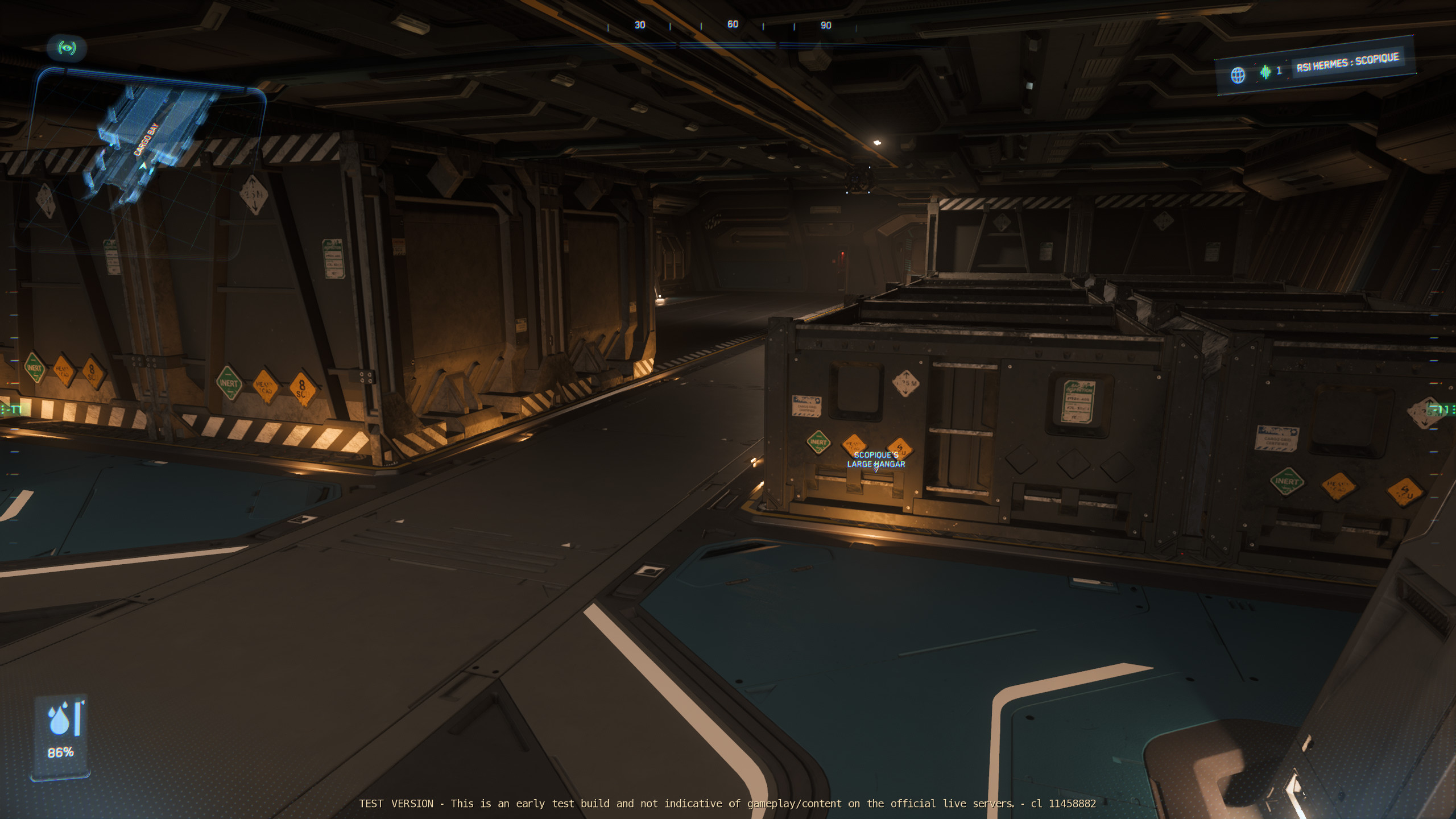The image size is (1456, 819).
Task: Select the globe icon in the location panel
Action: point(1238,75)
